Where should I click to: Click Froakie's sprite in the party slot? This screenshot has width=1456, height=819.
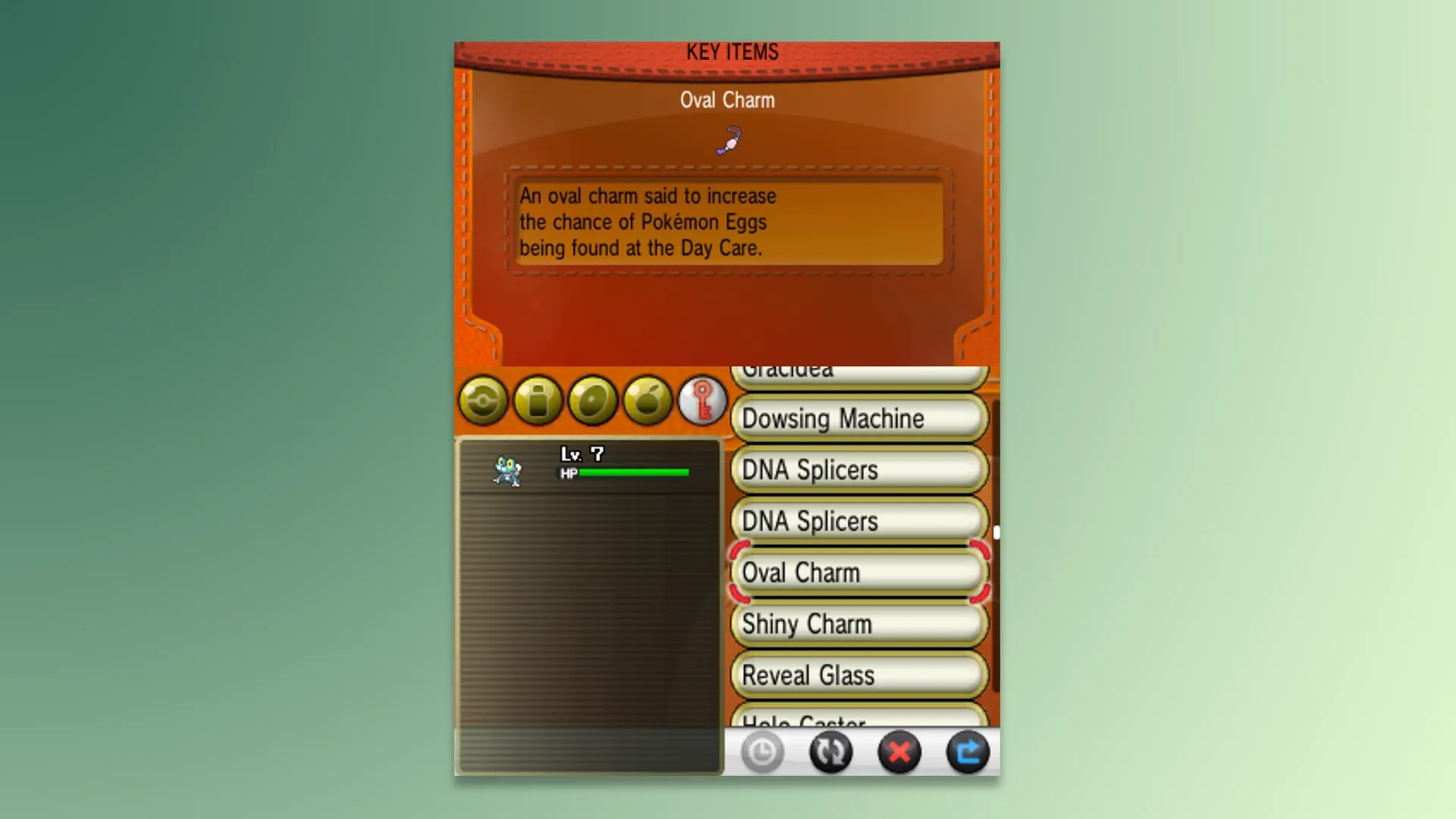507,472
